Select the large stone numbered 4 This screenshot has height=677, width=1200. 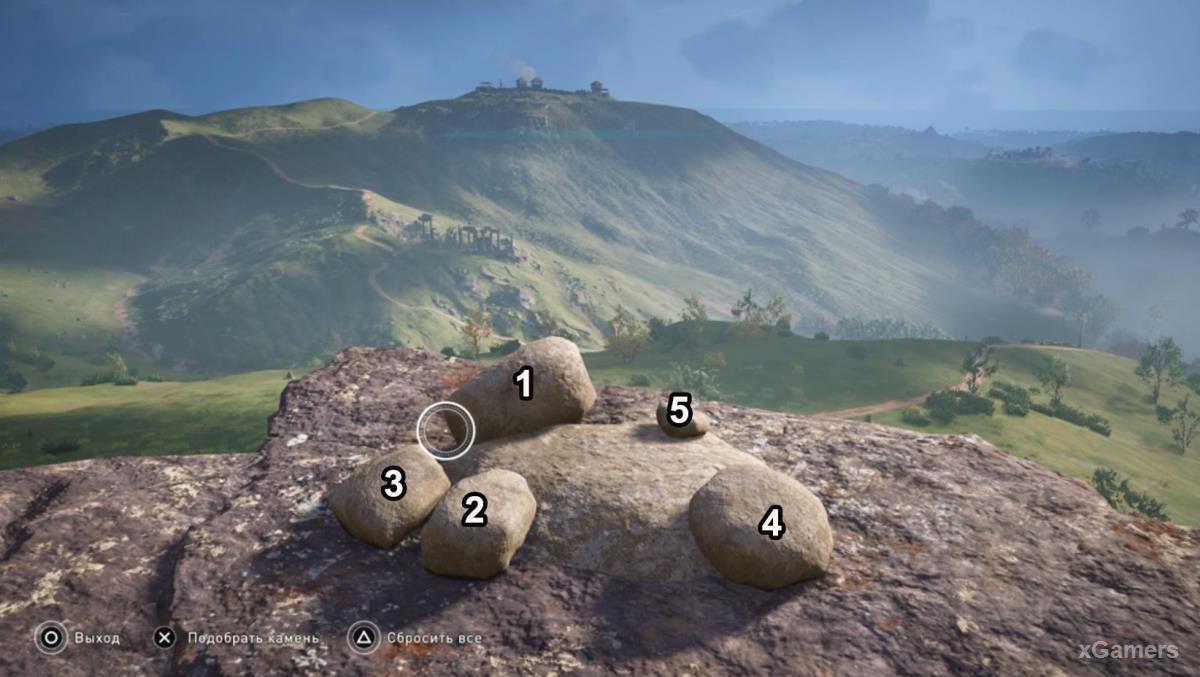(x=761, y=525)
